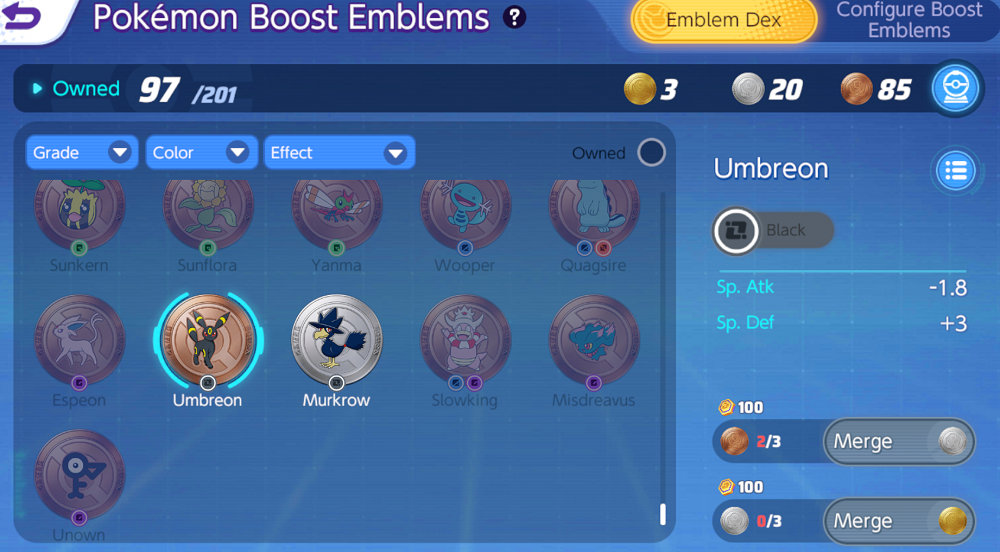Open the Color filter dropdown
The image size is (1000, 552).
pyautogui.click(x=200, y=153)
